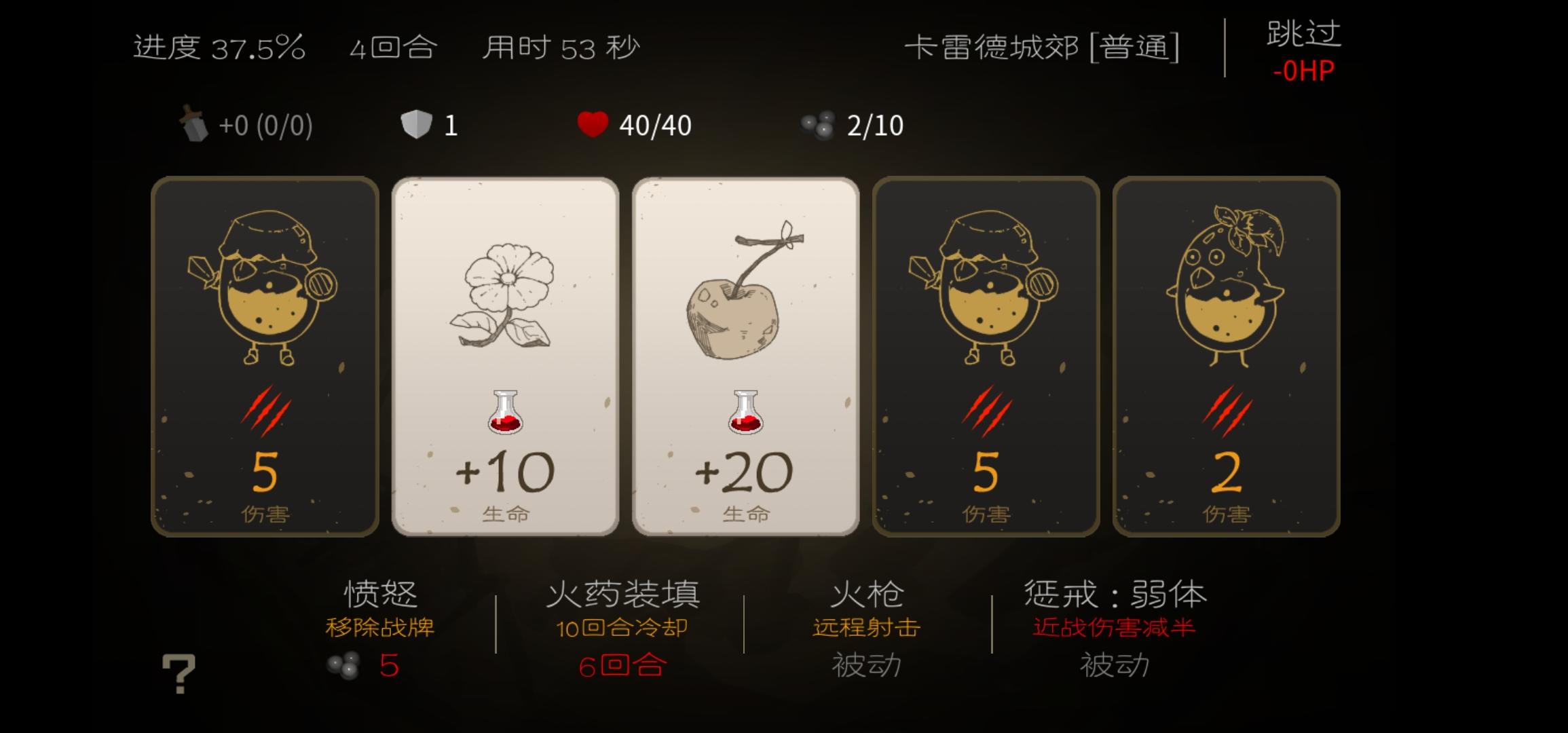Click the 进度 37.5% progress indicator
Screen dimensions: 1568x733
pyautogui.click(x=217, y=46)
